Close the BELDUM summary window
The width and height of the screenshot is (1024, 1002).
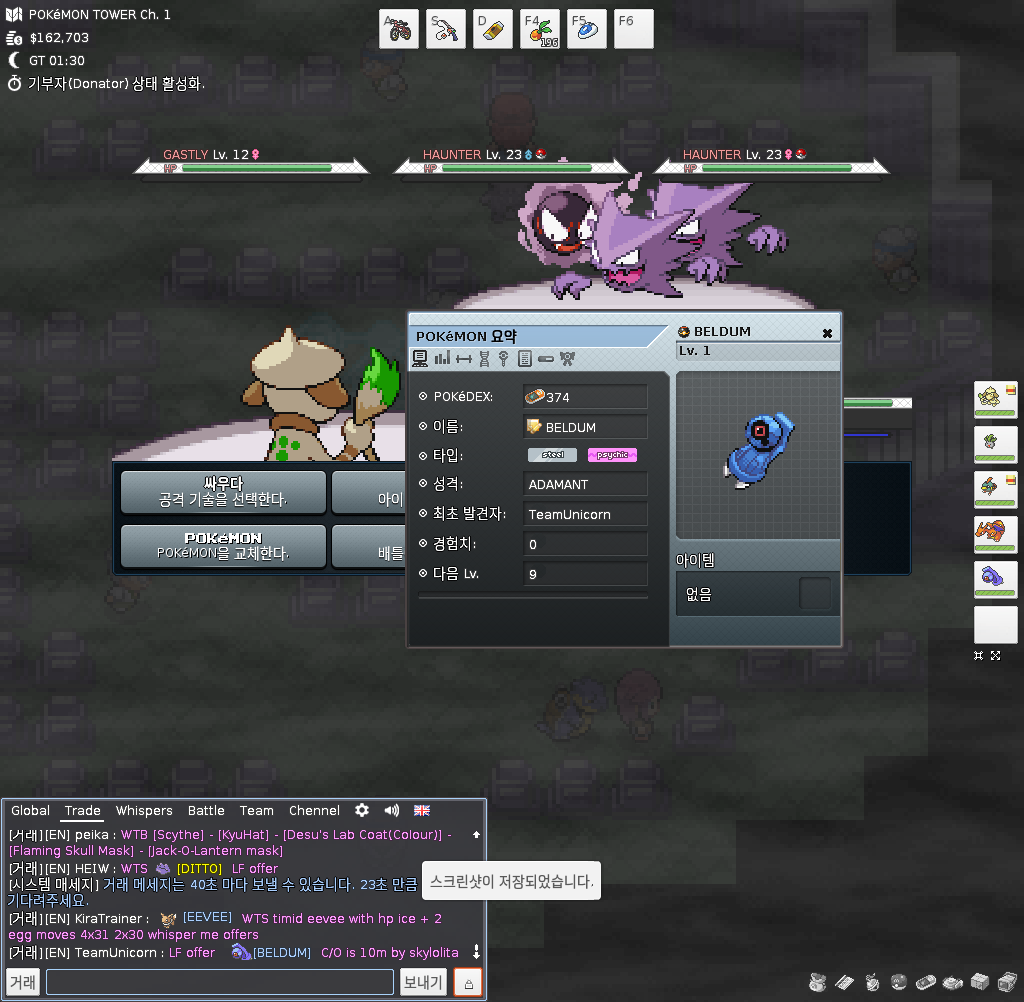click(x=827, y=333)
